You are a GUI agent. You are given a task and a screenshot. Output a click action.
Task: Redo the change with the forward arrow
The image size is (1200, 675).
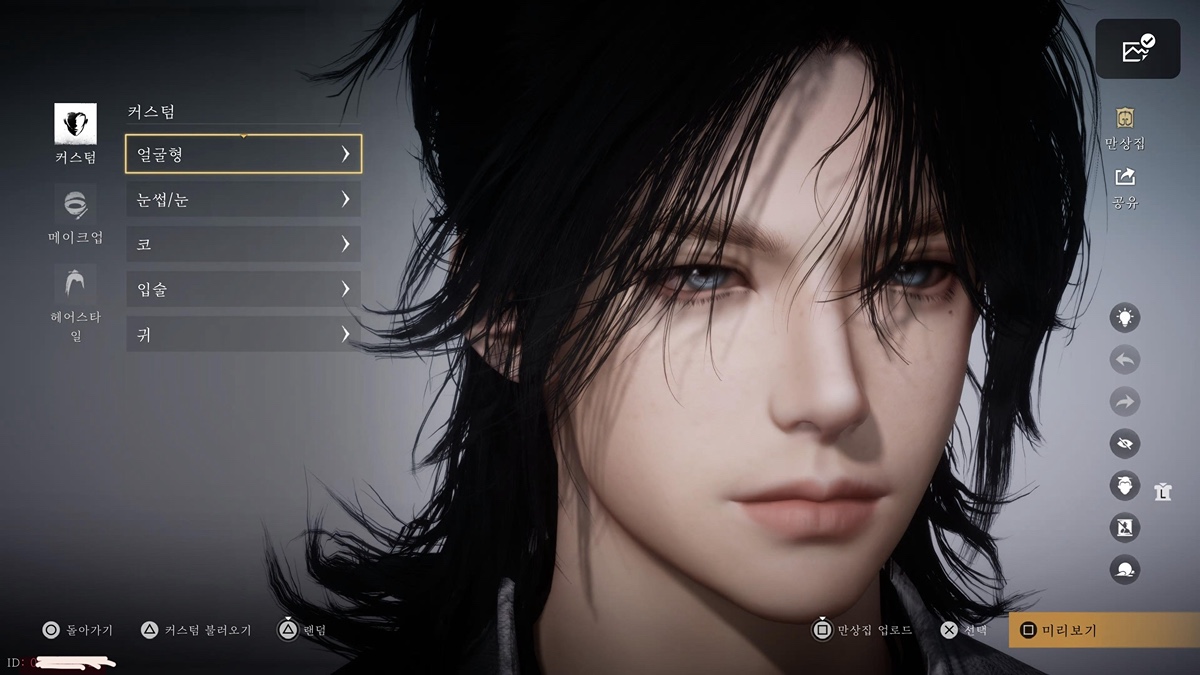coord(1125,402)
